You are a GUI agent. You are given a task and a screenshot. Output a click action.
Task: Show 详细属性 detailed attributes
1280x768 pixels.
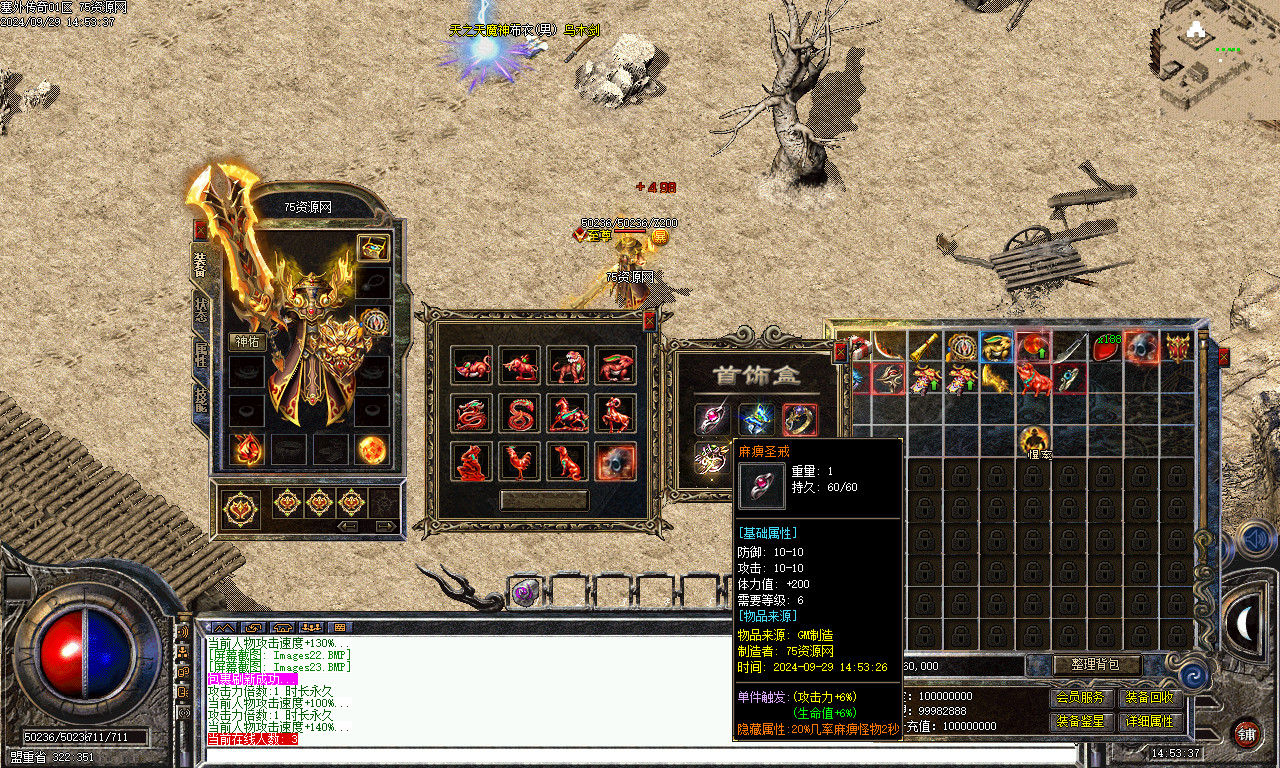click(x=1150, y=721)
